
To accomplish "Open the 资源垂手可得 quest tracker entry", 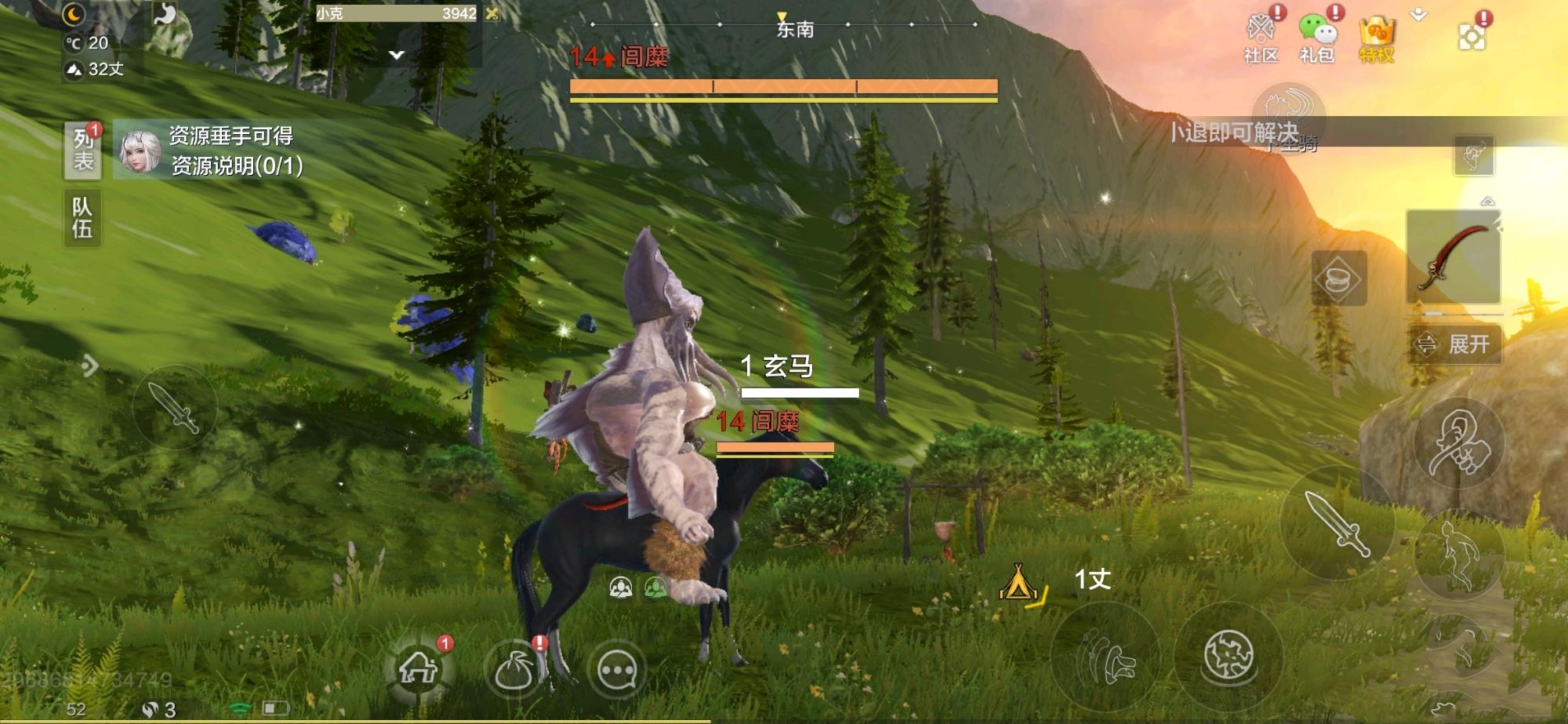I will [x=231, y=150].
